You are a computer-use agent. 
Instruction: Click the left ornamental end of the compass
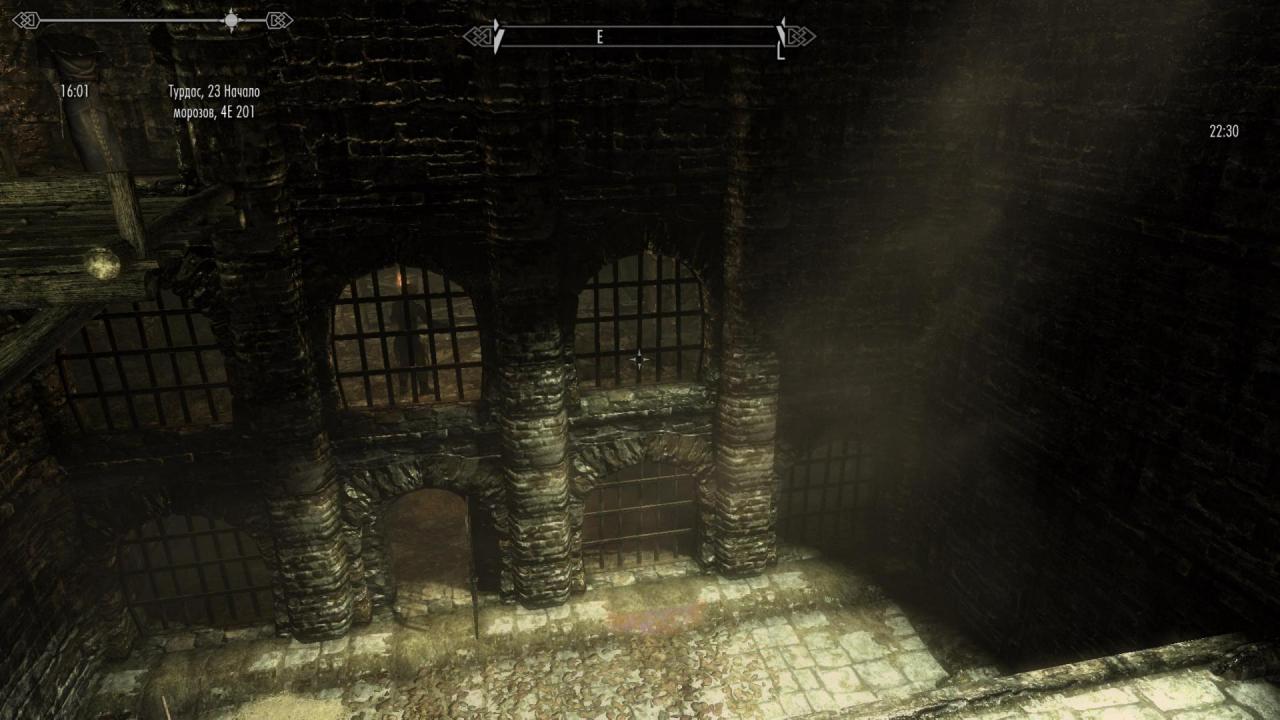476,37
